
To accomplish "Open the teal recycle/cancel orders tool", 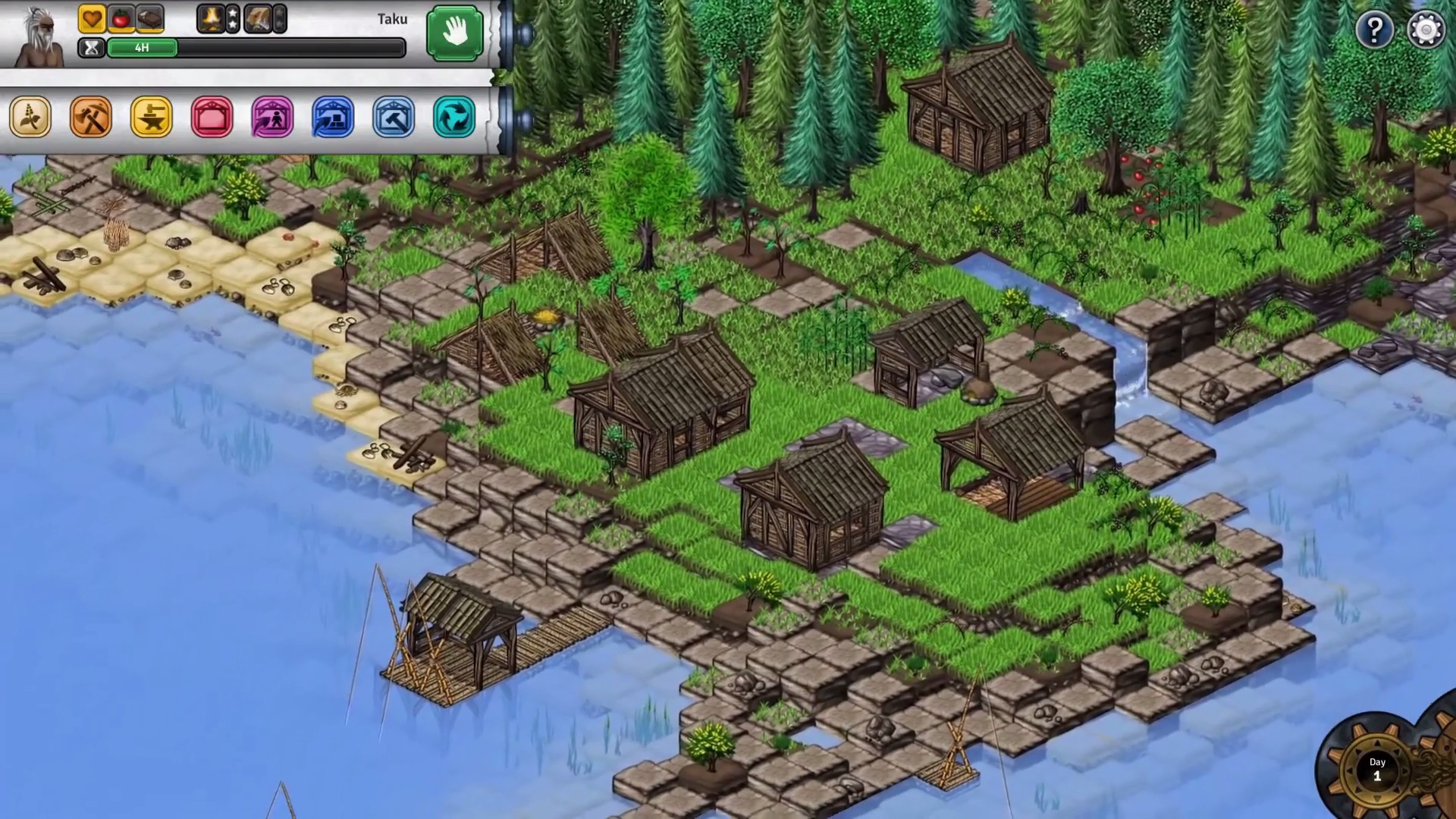I will [453, 118].
